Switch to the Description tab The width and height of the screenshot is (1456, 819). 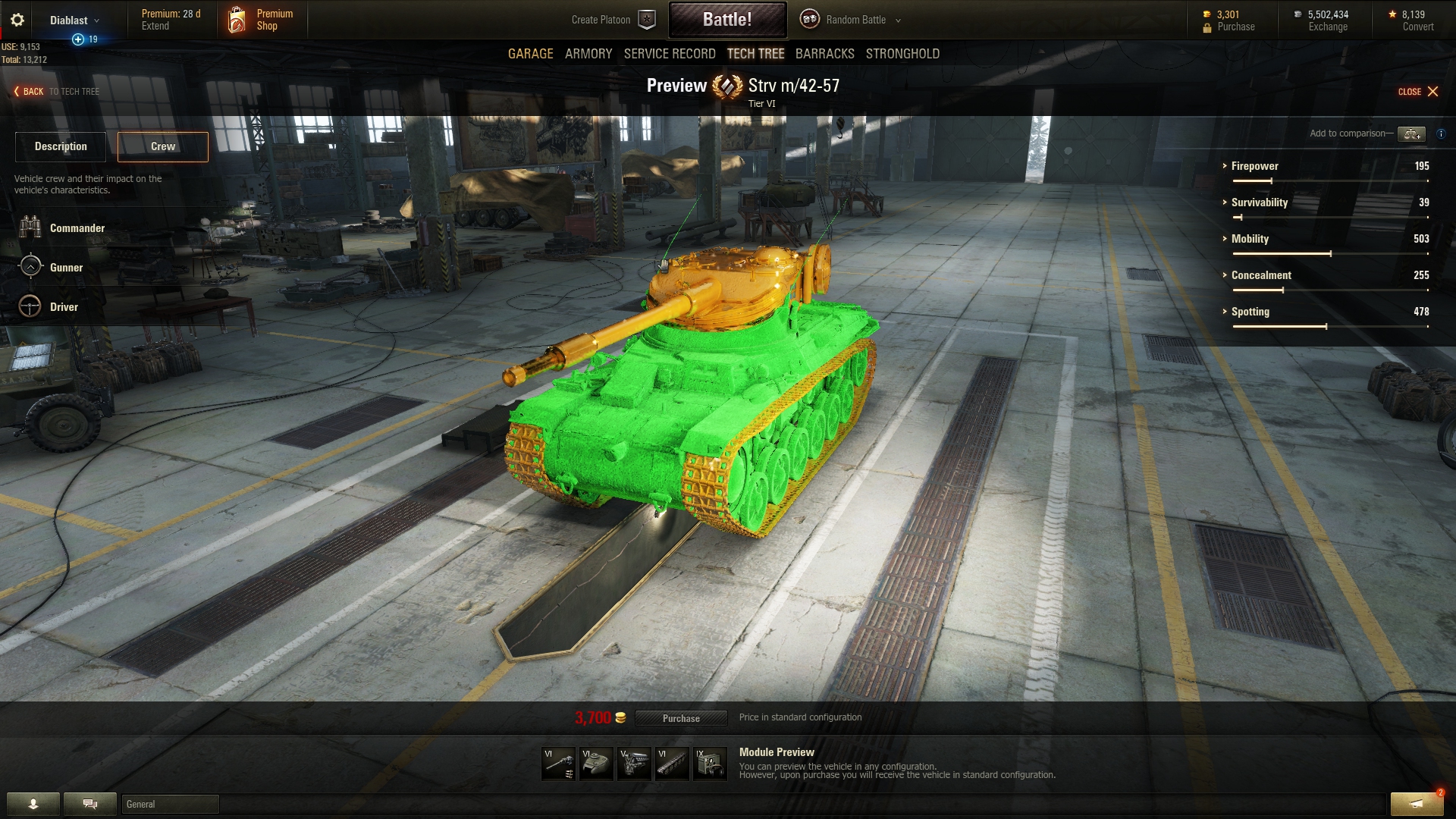click(x=60, y=146)
